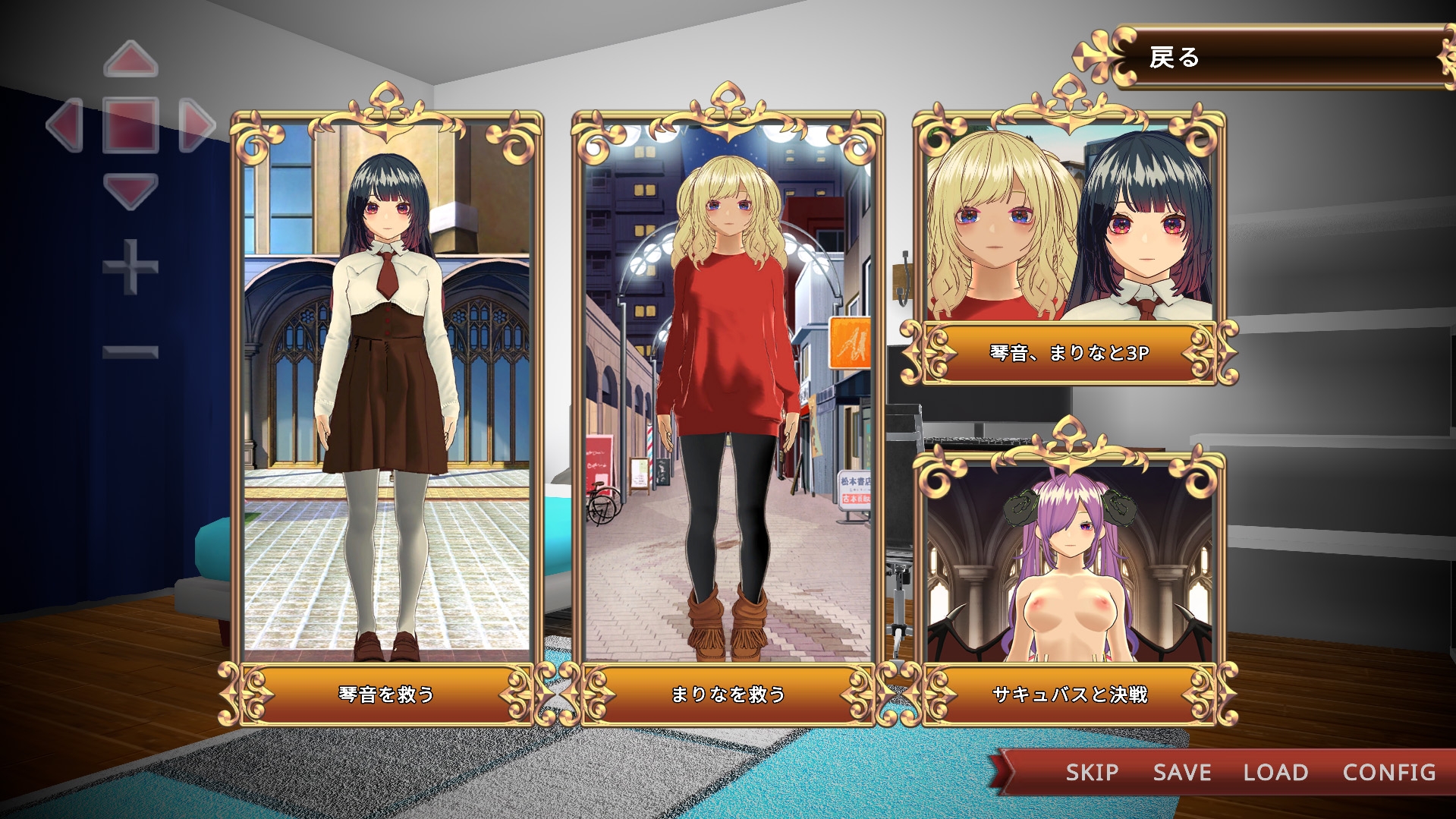The image size is (1456, 819).
Task: Open the 琴音、まりなと3P scene
Action: 1069,352
